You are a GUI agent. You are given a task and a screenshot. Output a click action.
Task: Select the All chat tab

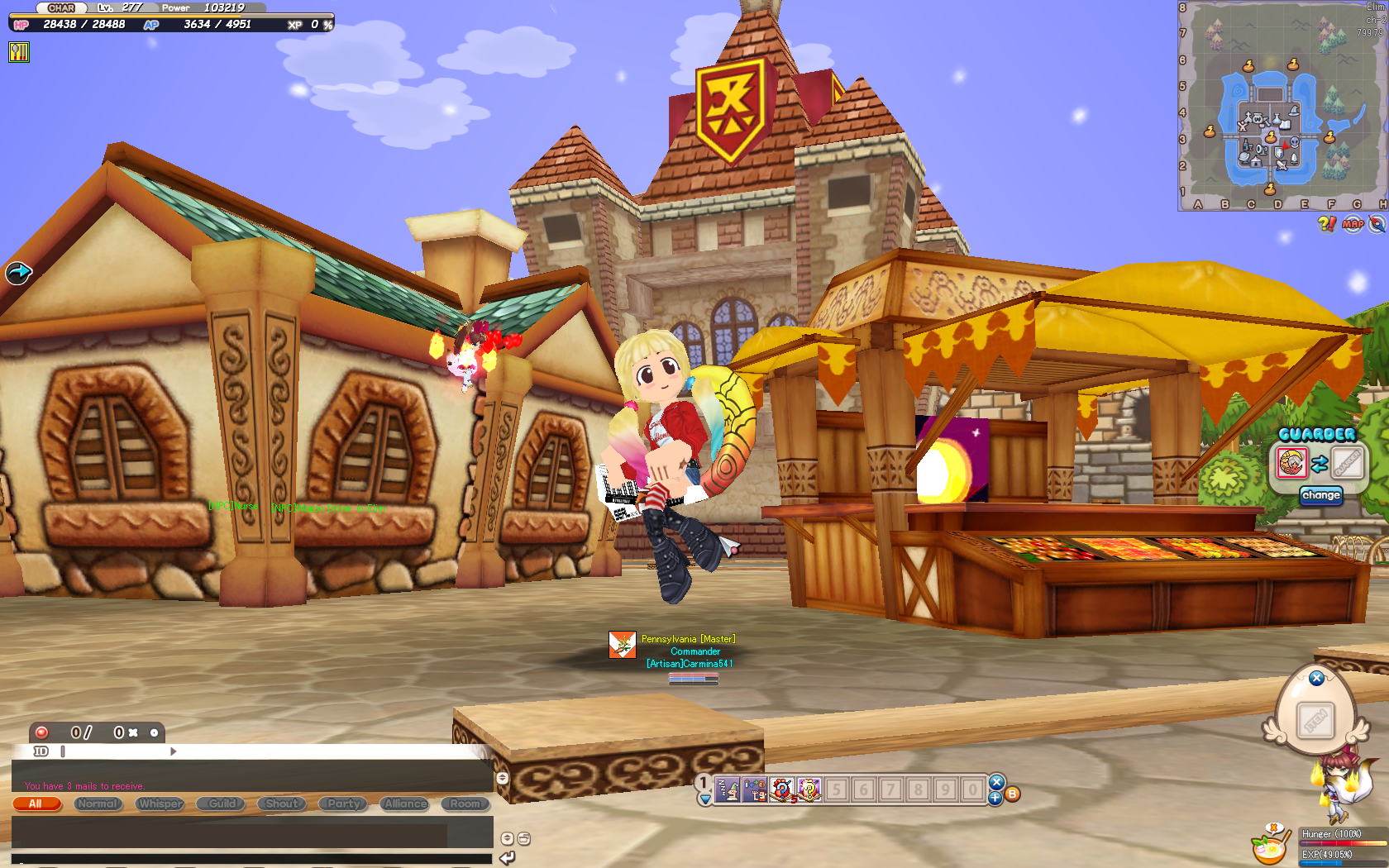(x=36, y=804)
